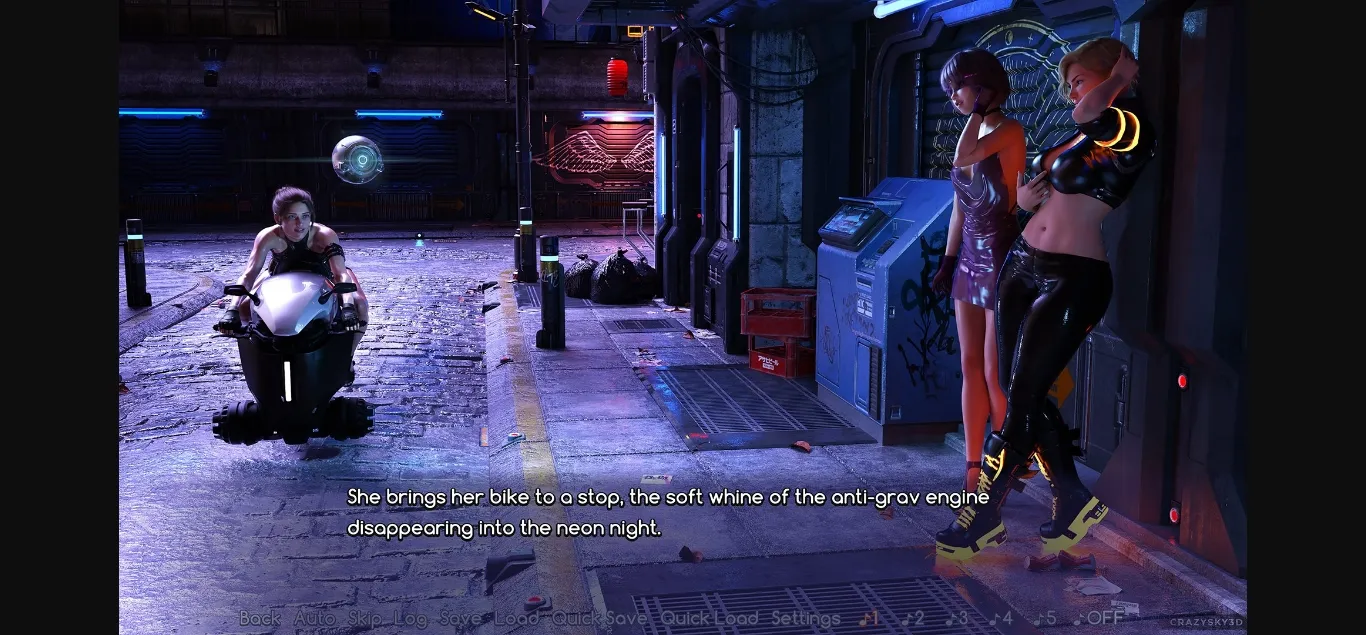Viewport: 1366px width, 635px height.
Task: Enable Auto advance mode
Action: [x=314, y=619]
